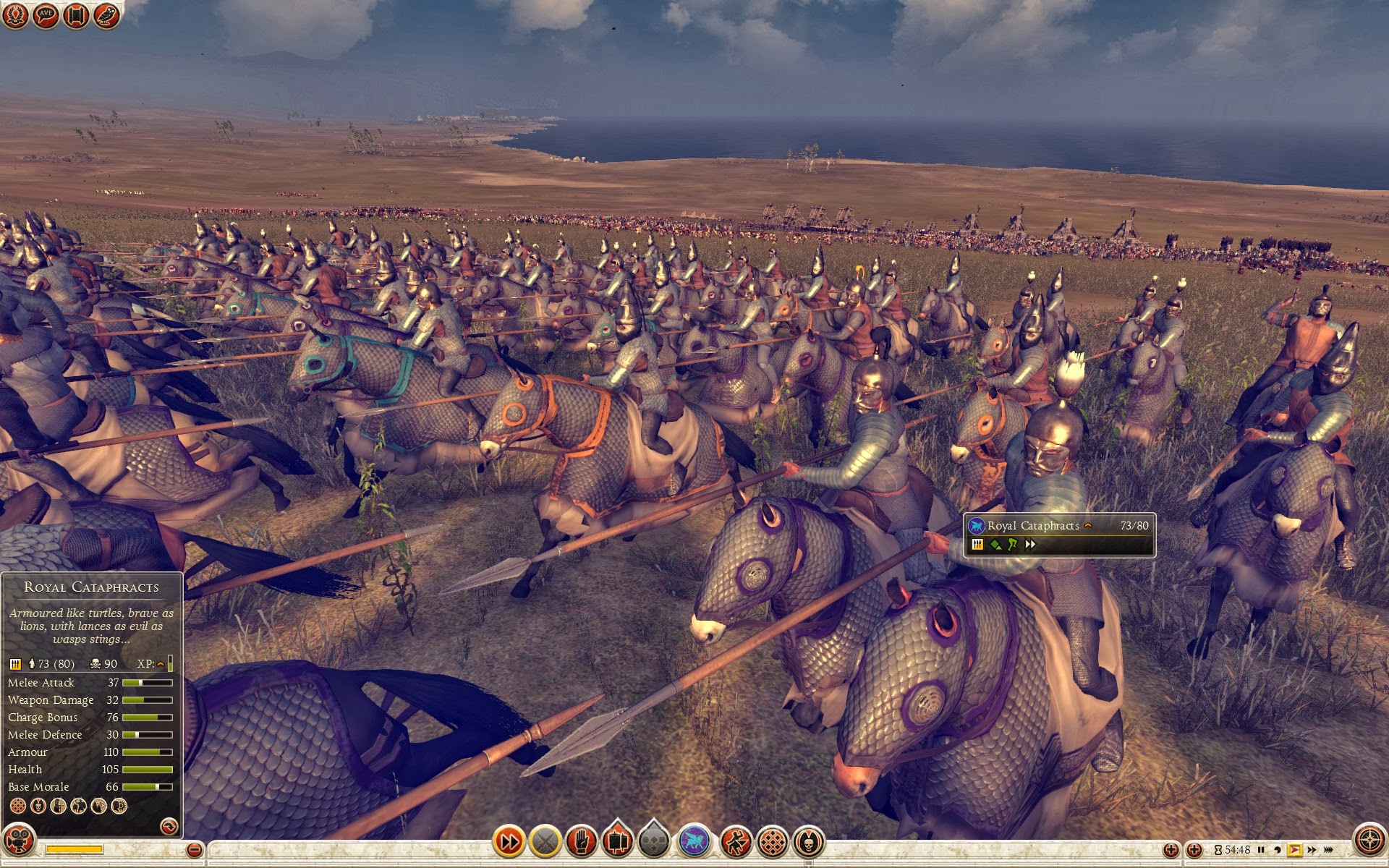Open the compass tactical map button

1369,840
